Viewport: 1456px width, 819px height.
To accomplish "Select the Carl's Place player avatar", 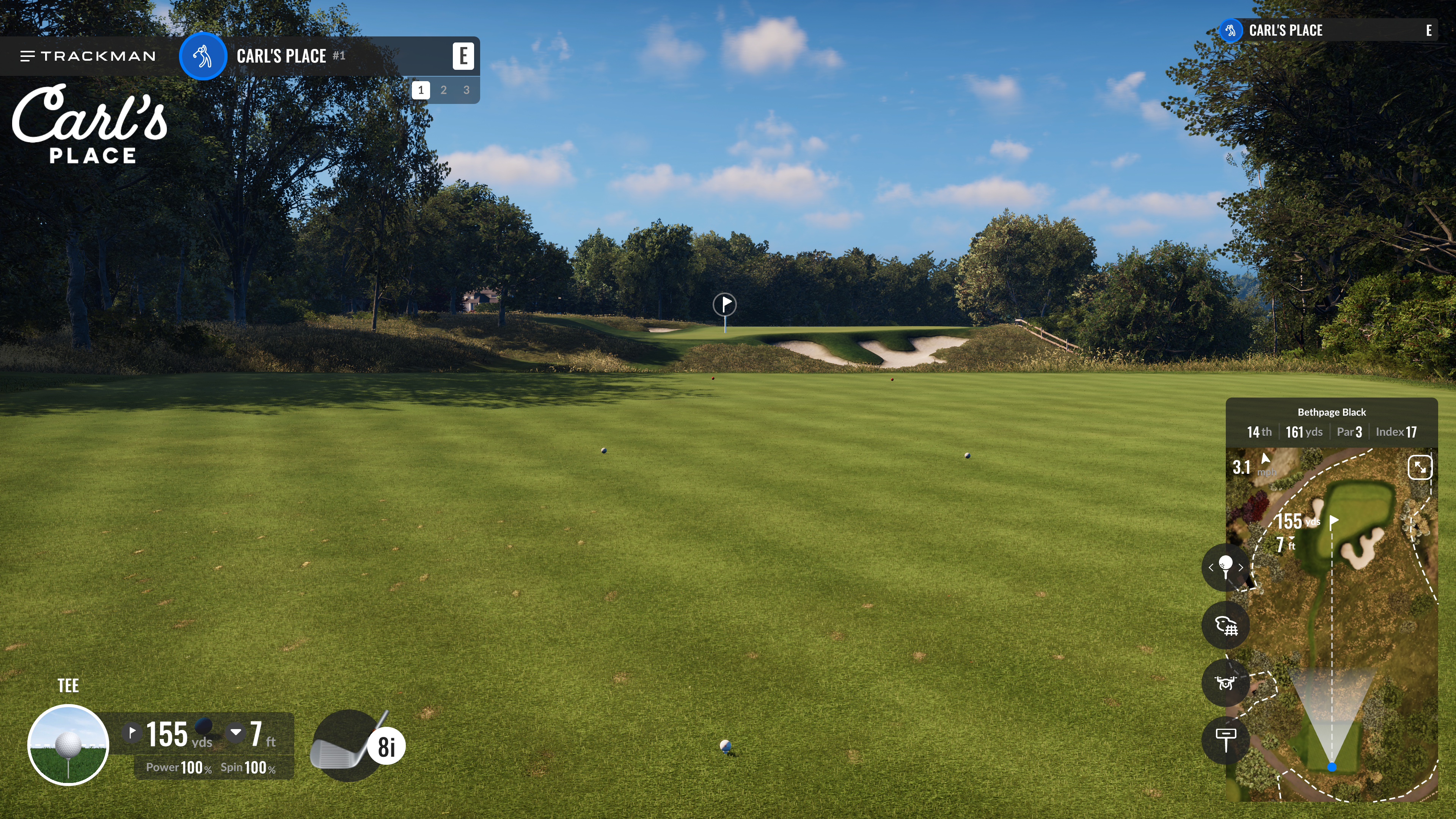I will point(203,56).
